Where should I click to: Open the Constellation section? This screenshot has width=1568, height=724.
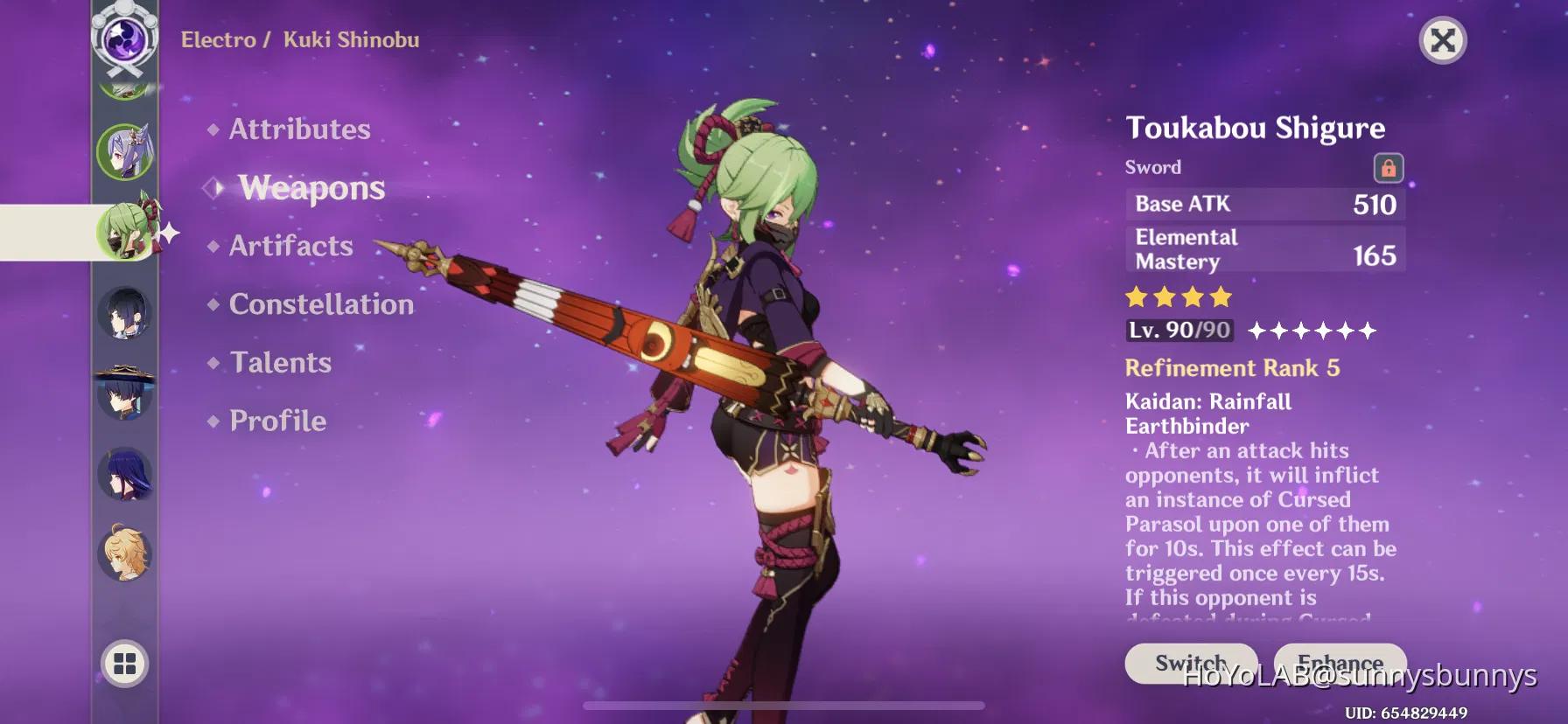pos(321,303)
